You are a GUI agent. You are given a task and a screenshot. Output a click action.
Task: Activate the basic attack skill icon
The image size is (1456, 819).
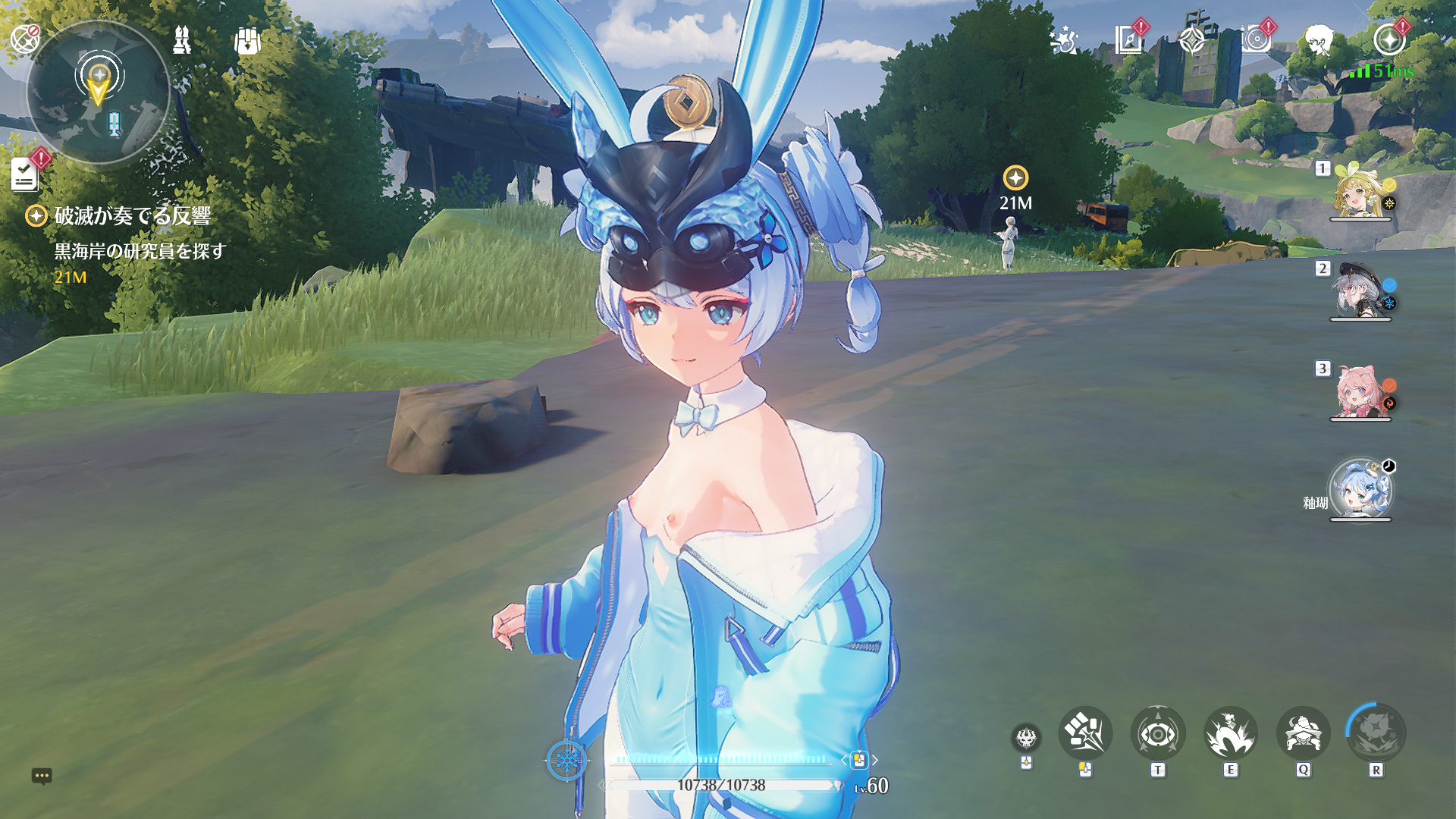[x=1085, y=733]
